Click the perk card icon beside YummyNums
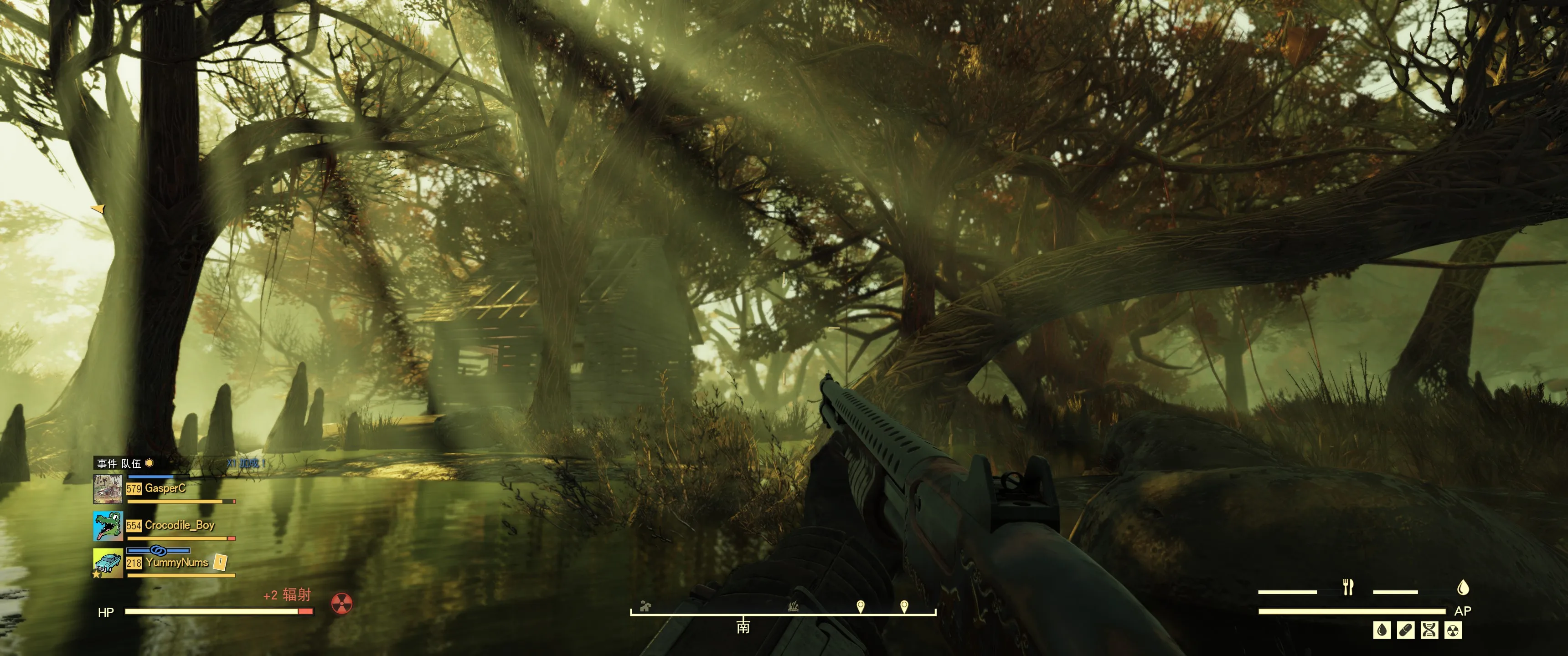 [x=220, y=562]
